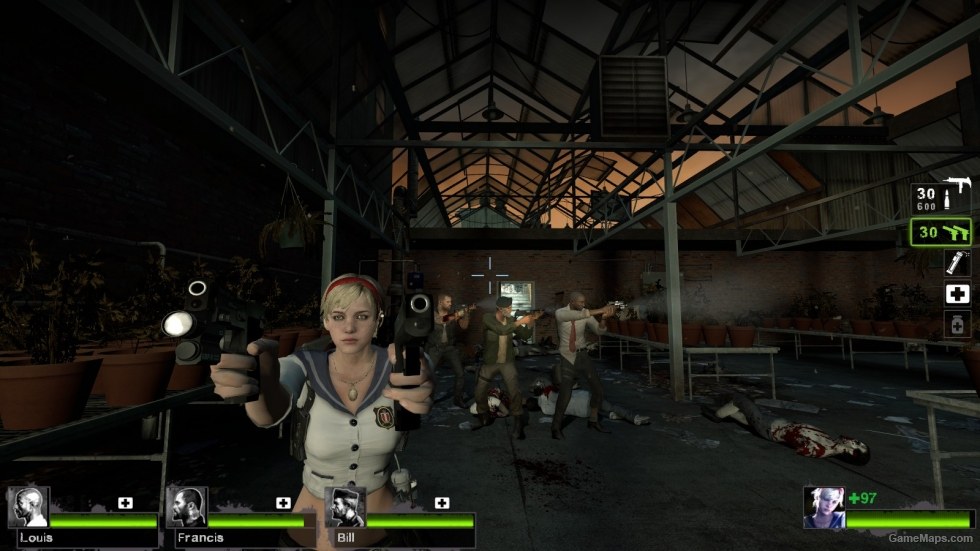Image resolution: width=980 pixels, height=551 pixels.
Task: Select the first aid kit slot
Action: coord(957,294)
